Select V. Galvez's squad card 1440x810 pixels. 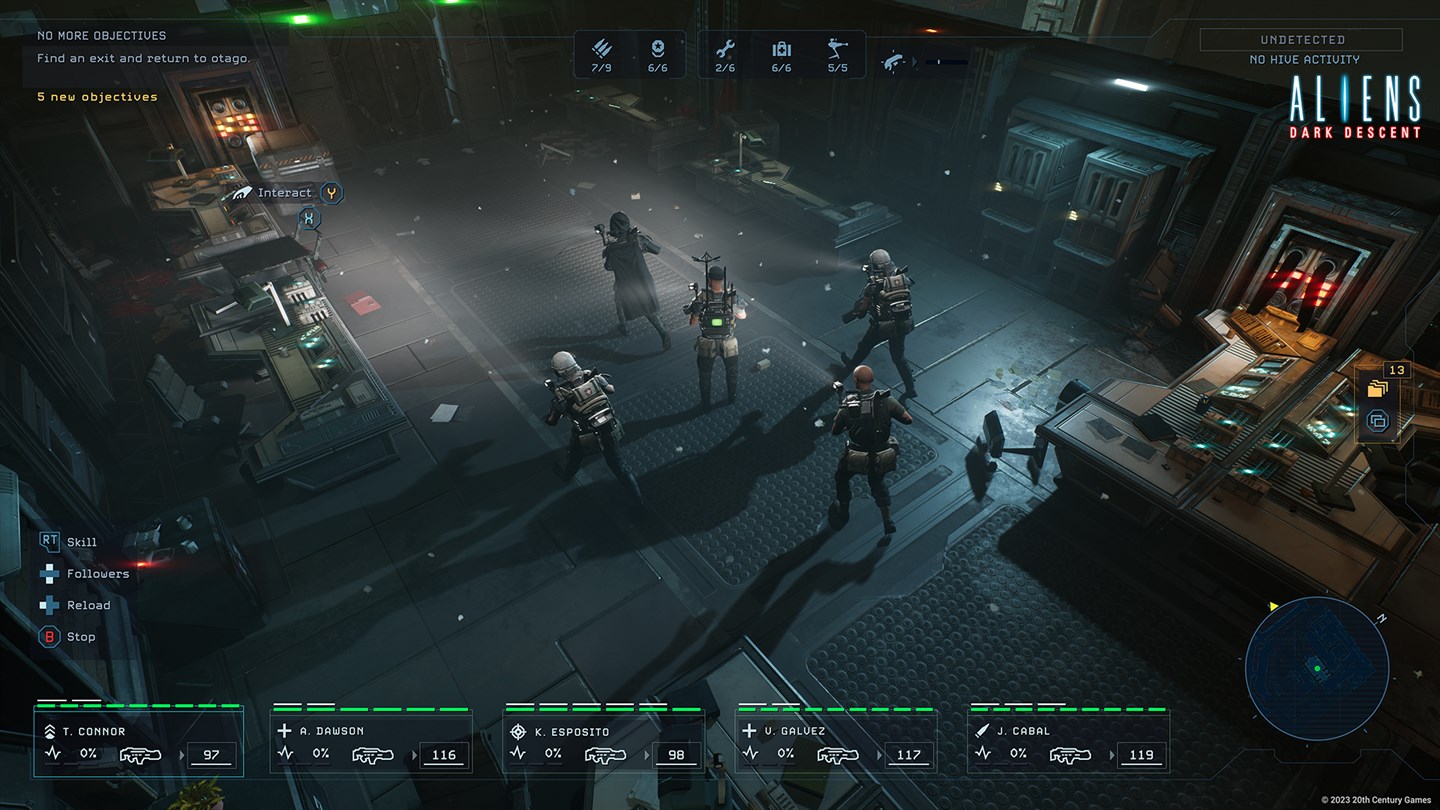[836, 742]
